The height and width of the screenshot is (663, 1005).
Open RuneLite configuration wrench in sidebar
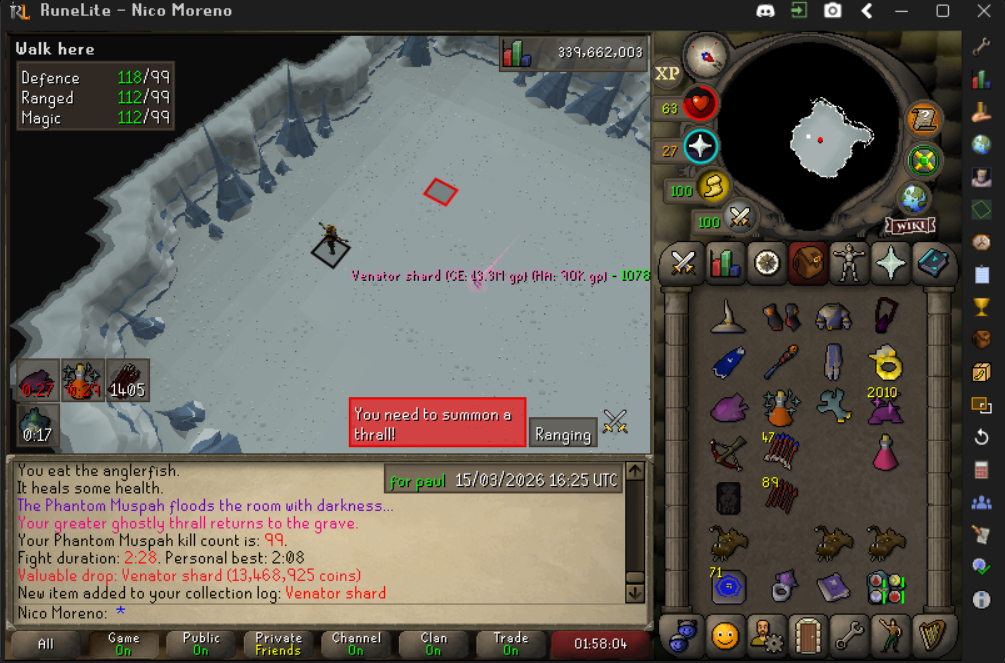pyautogui.click(x=981, y=47)
